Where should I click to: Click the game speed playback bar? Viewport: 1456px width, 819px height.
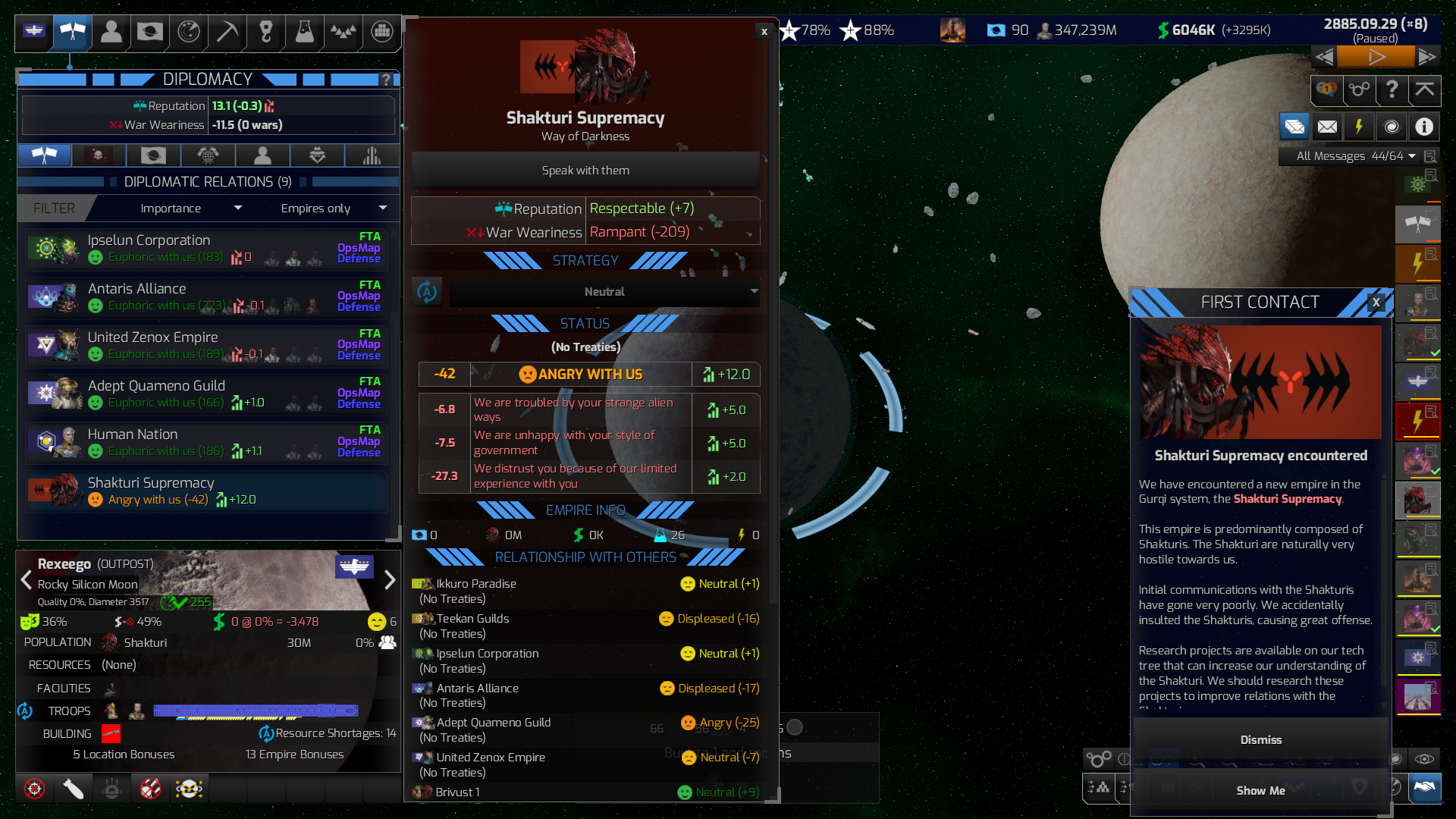[1376, 56]
